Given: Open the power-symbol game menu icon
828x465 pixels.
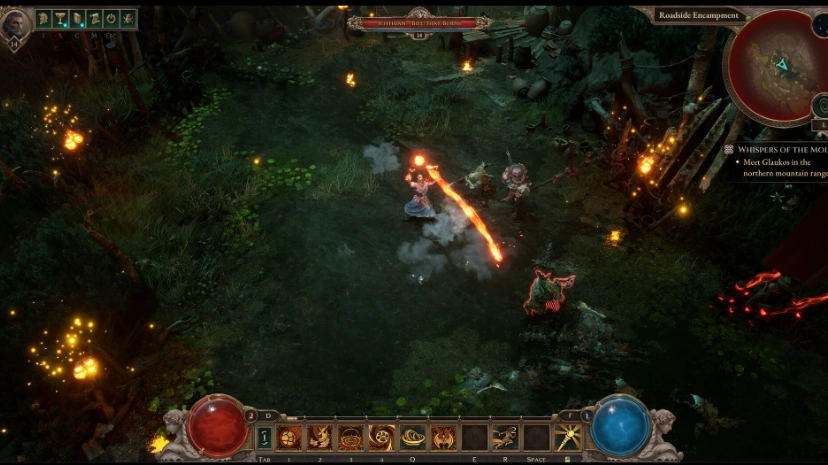Looking at the screenshot, I should click(x=111, y=18).
